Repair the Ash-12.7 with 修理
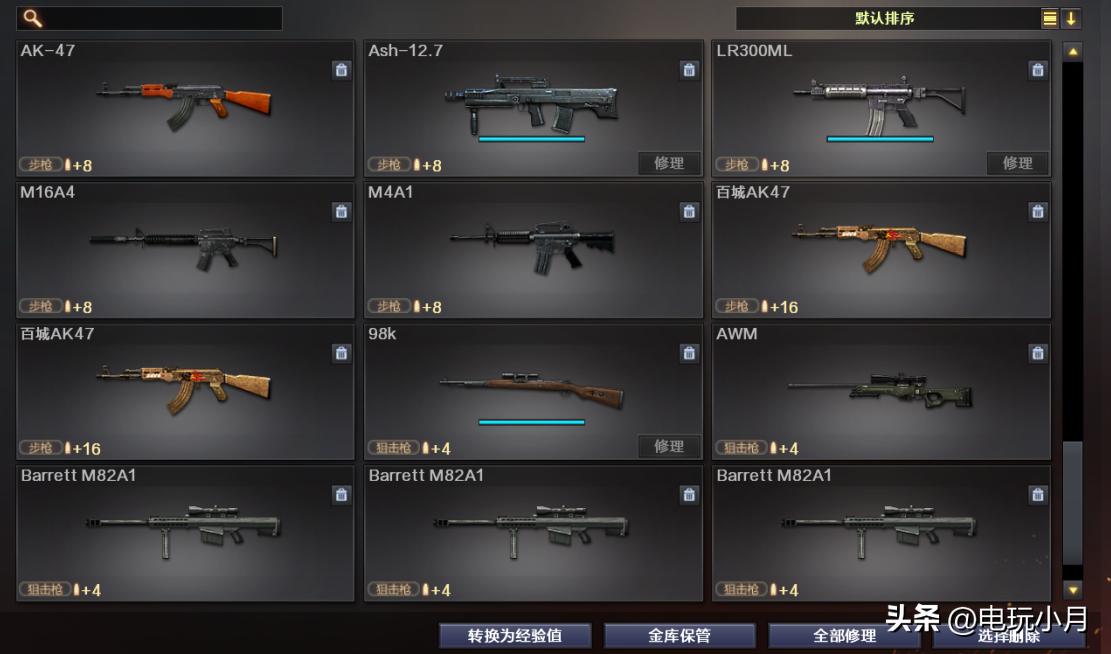 669,164
